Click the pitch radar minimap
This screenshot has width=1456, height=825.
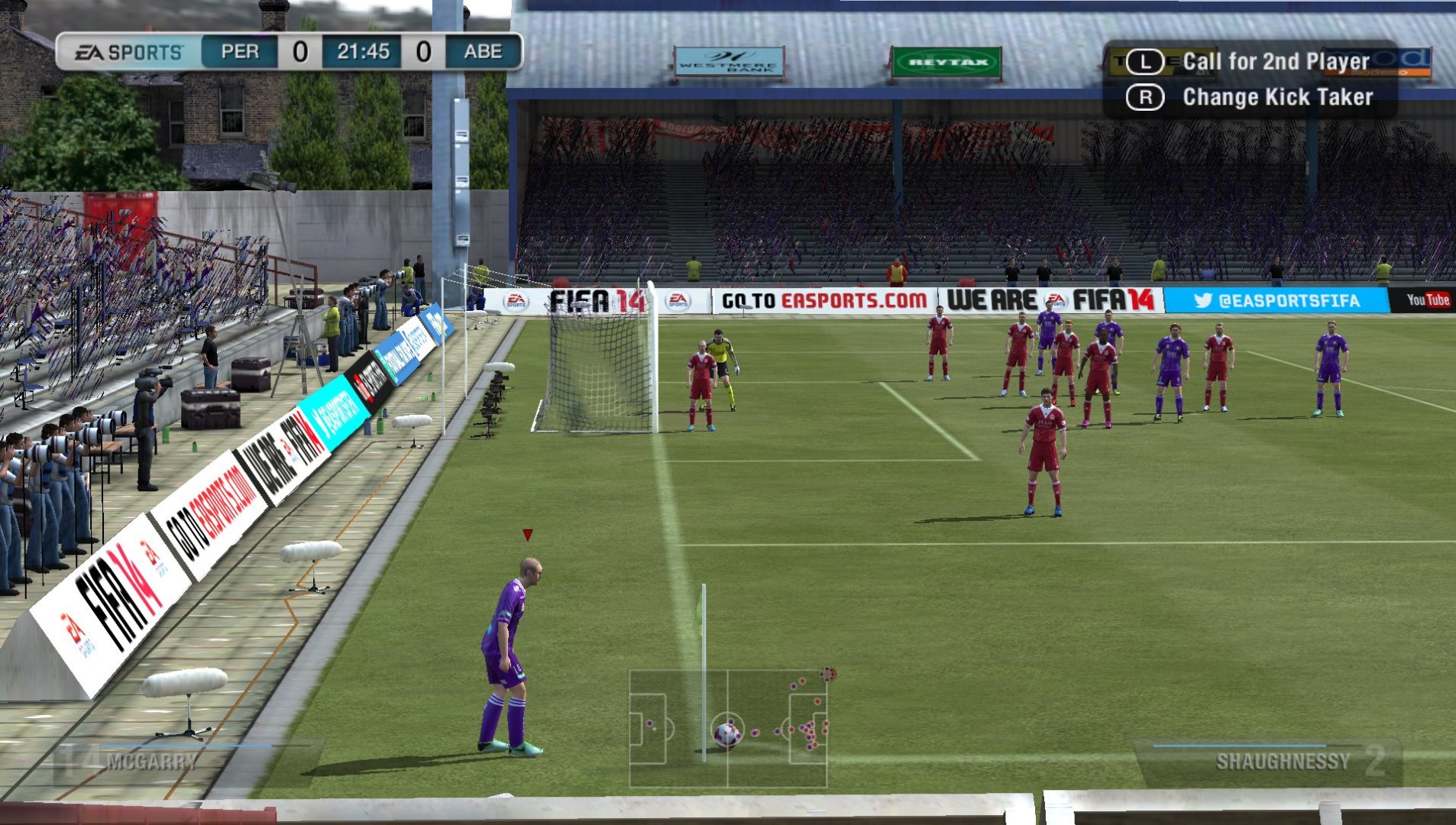click(728, 728)
